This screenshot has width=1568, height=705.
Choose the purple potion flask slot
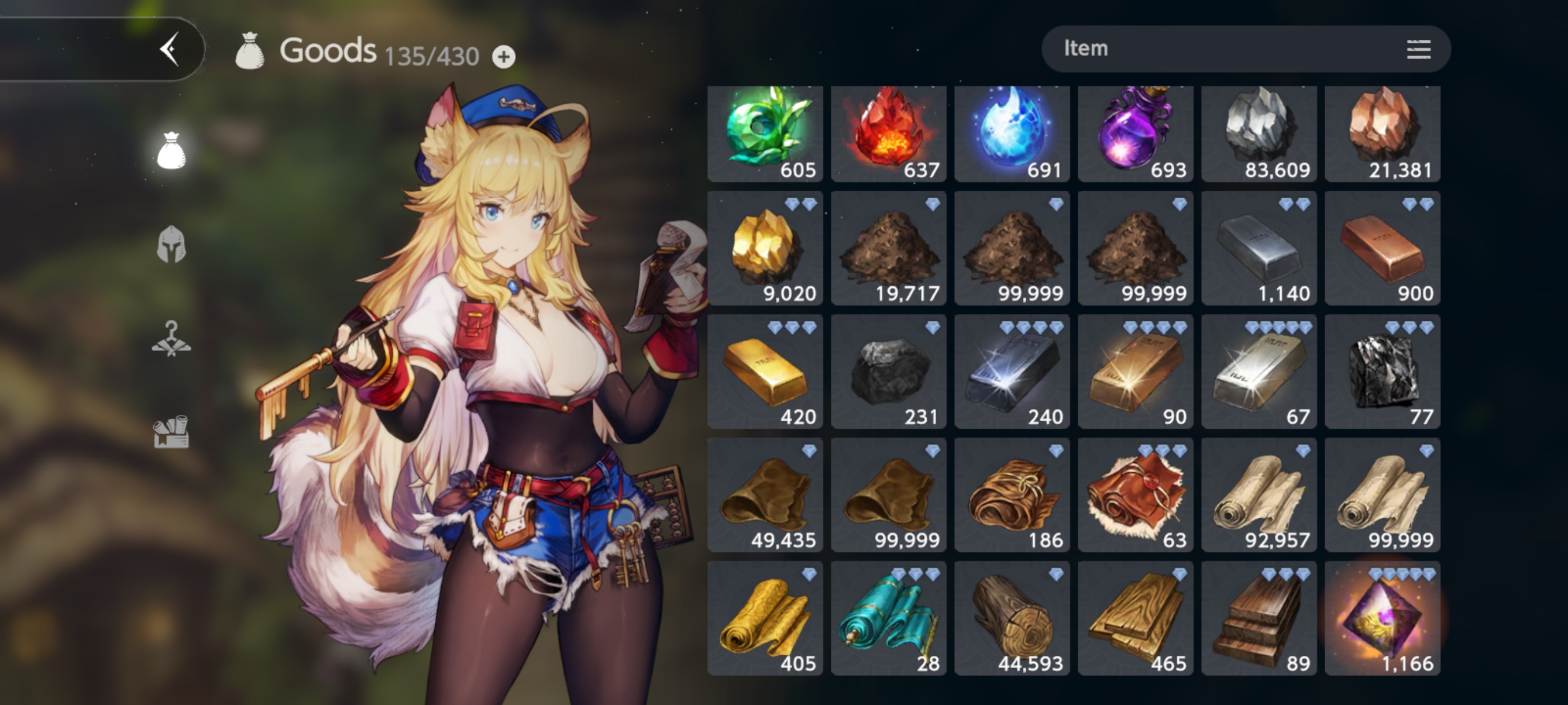(x=1136, y=134)
